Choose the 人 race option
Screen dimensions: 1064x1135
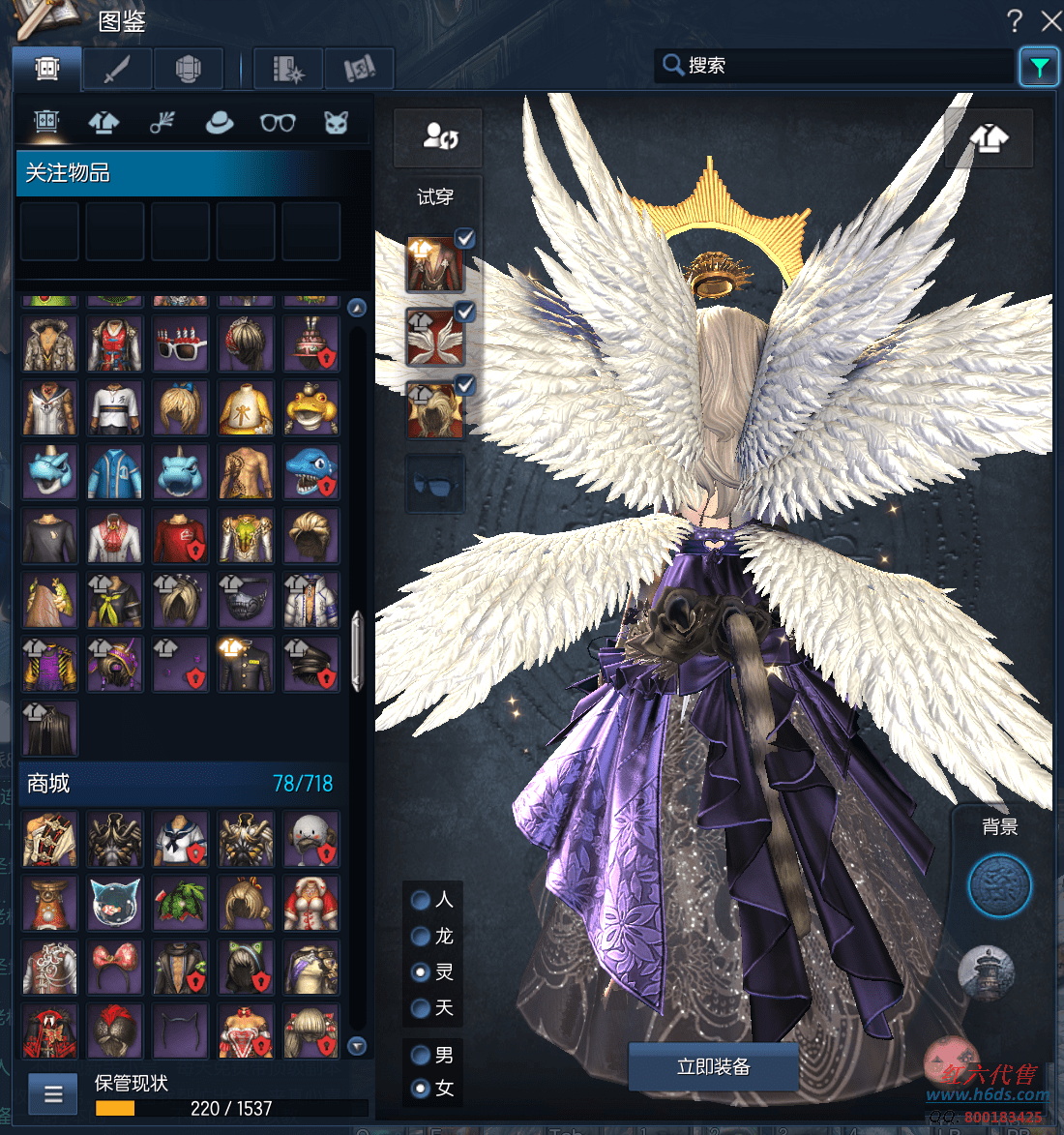[421, 900]
